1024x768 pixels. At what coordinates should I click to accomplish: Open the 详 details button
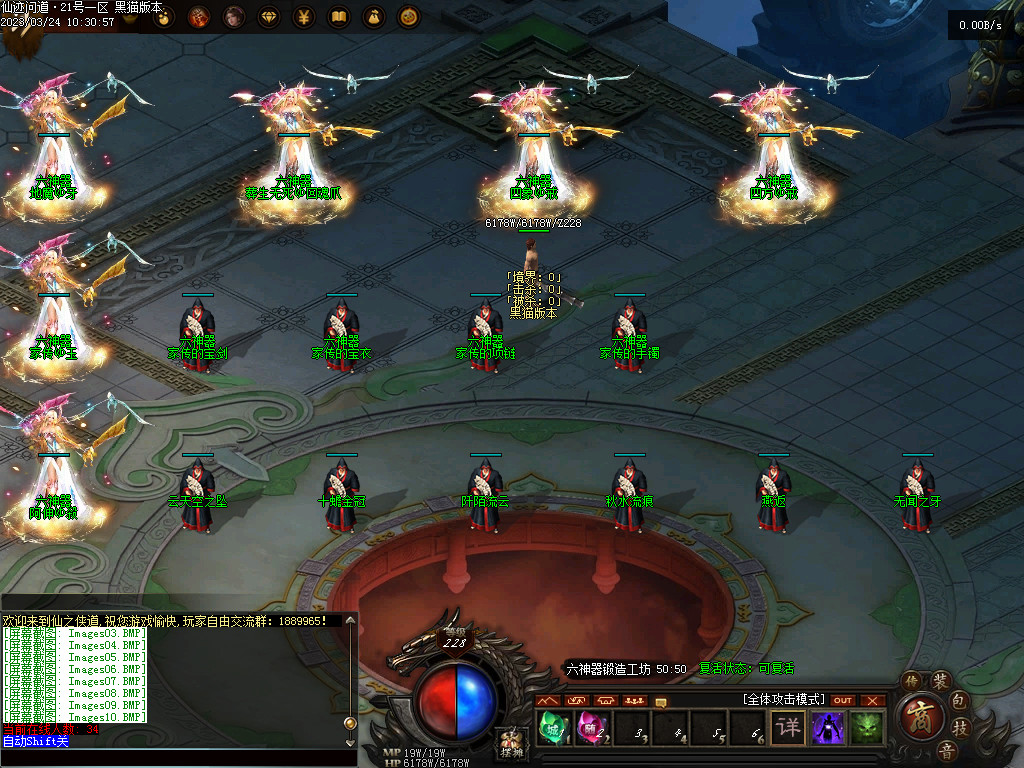tap(789, 727)
